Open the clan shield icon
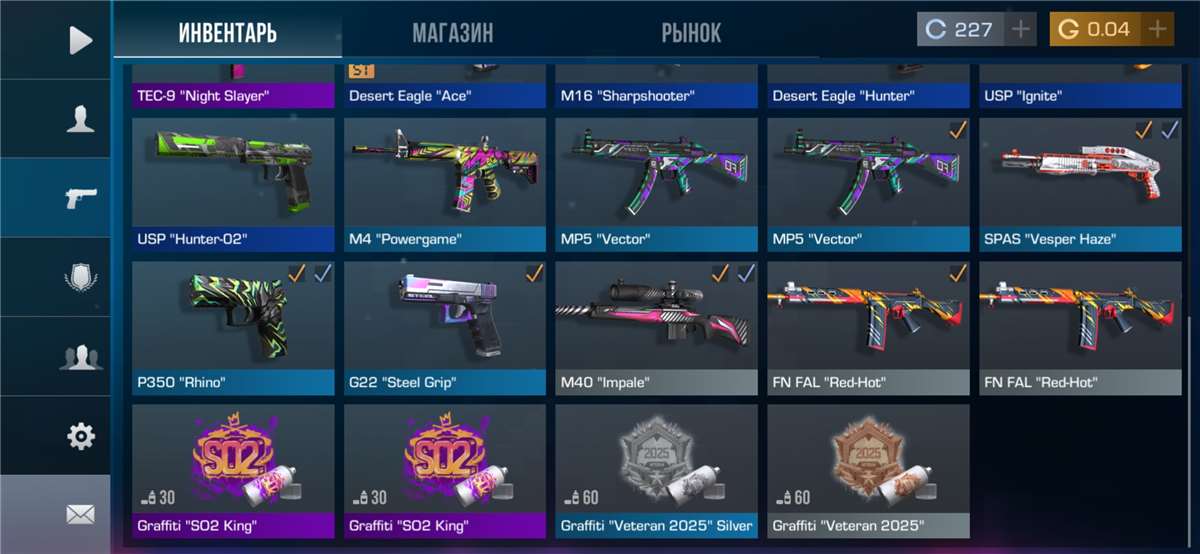 point(80,277)
